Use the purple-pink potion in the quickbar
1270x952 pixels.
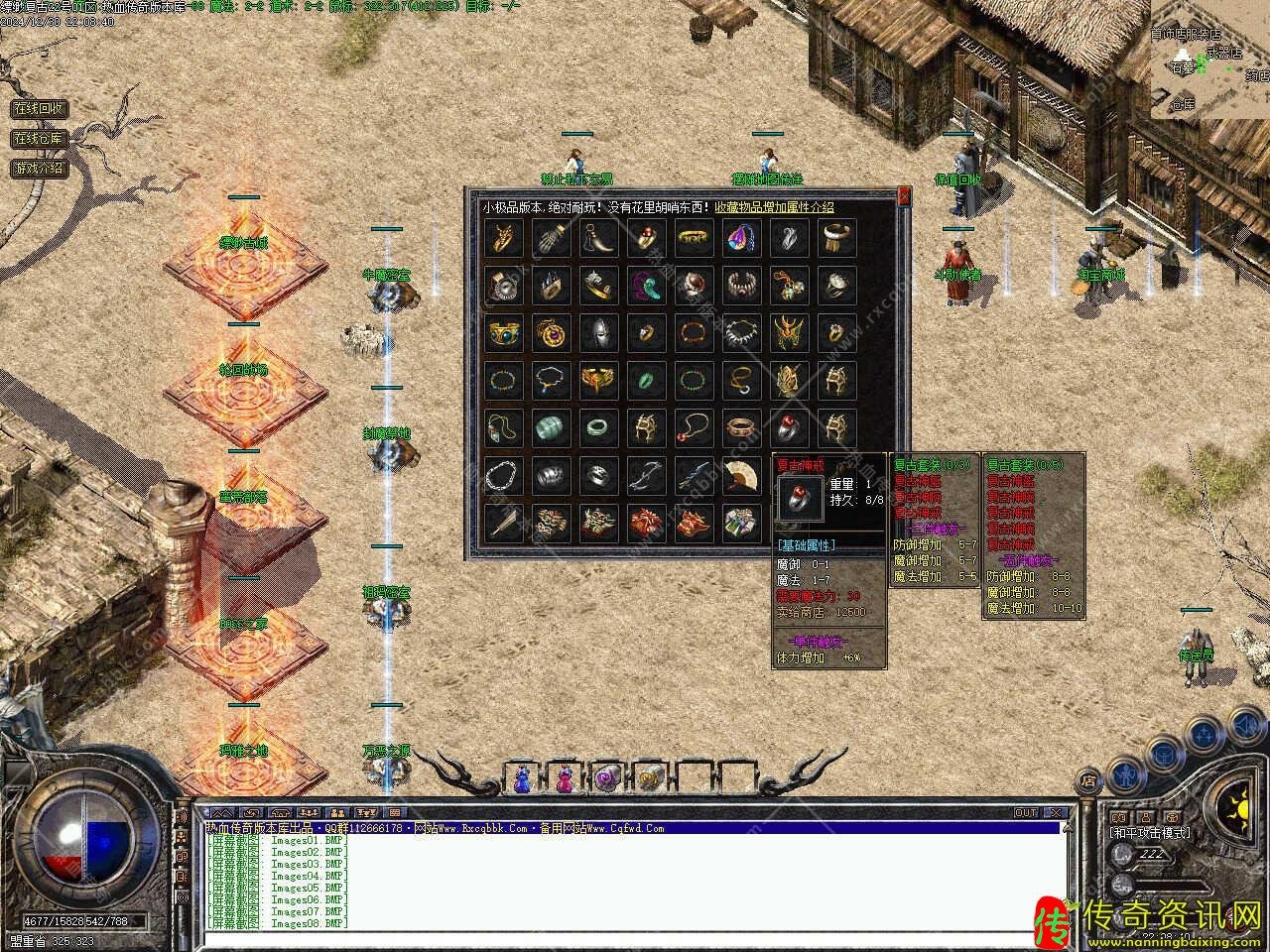point(566,779)
